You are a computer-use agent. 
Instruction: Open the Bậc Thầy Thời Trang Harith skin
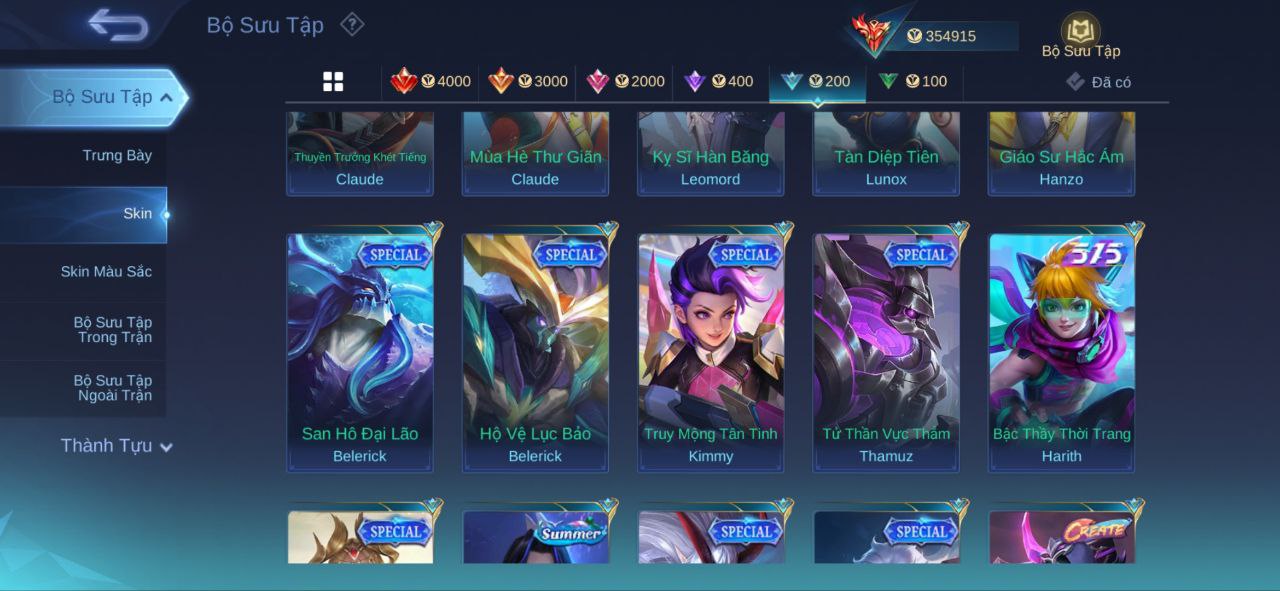pyautogui.click(x=1062, y=352)
